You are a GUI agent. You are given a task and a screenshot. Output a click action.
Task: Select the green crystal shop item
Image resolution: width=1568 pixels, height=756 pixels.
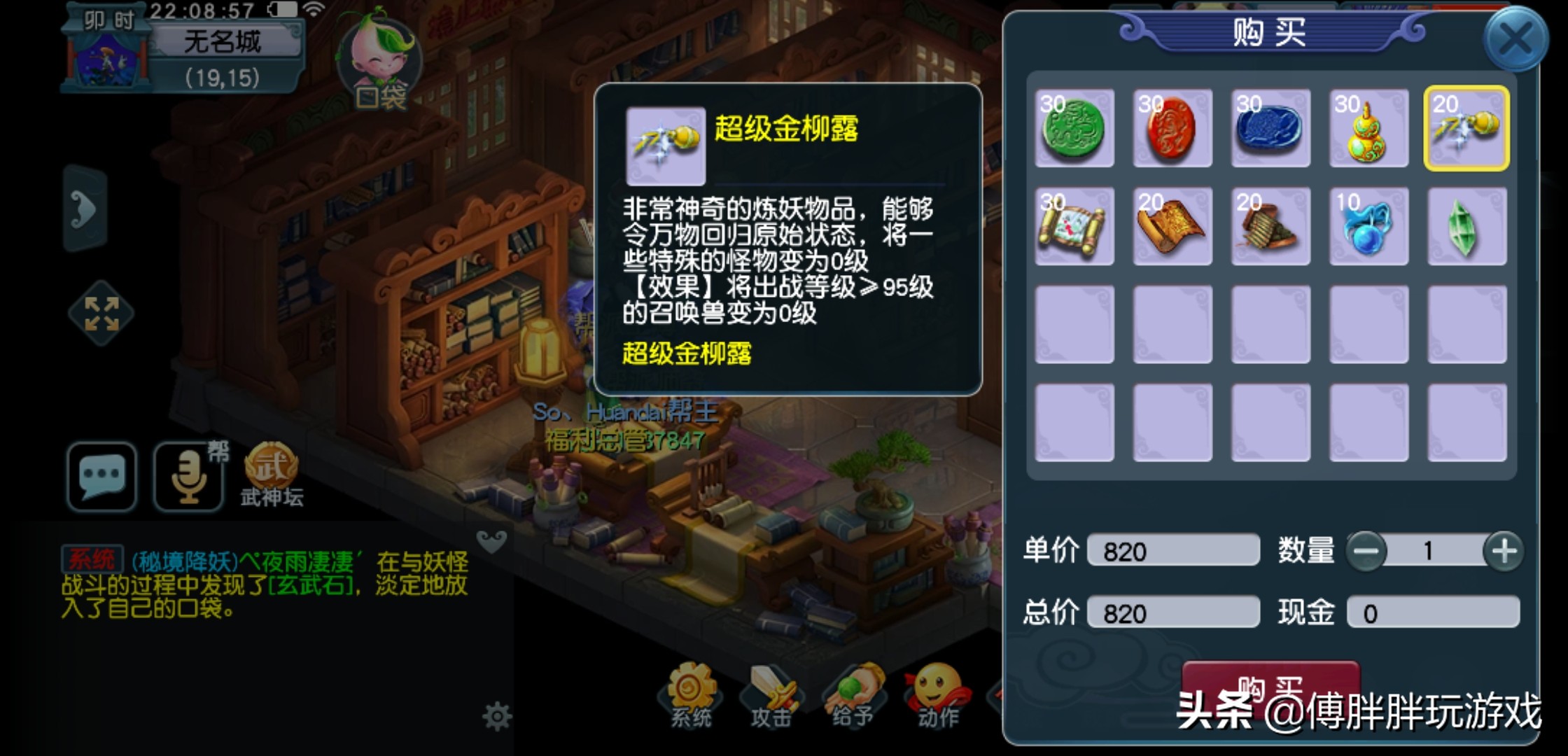tap(1466, 227)
